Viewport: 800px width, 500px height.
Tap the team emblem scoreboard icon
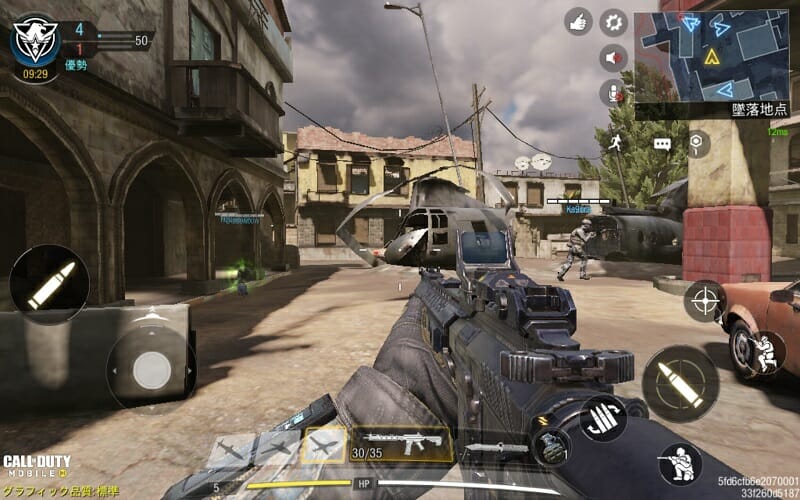tap(34, 39)
